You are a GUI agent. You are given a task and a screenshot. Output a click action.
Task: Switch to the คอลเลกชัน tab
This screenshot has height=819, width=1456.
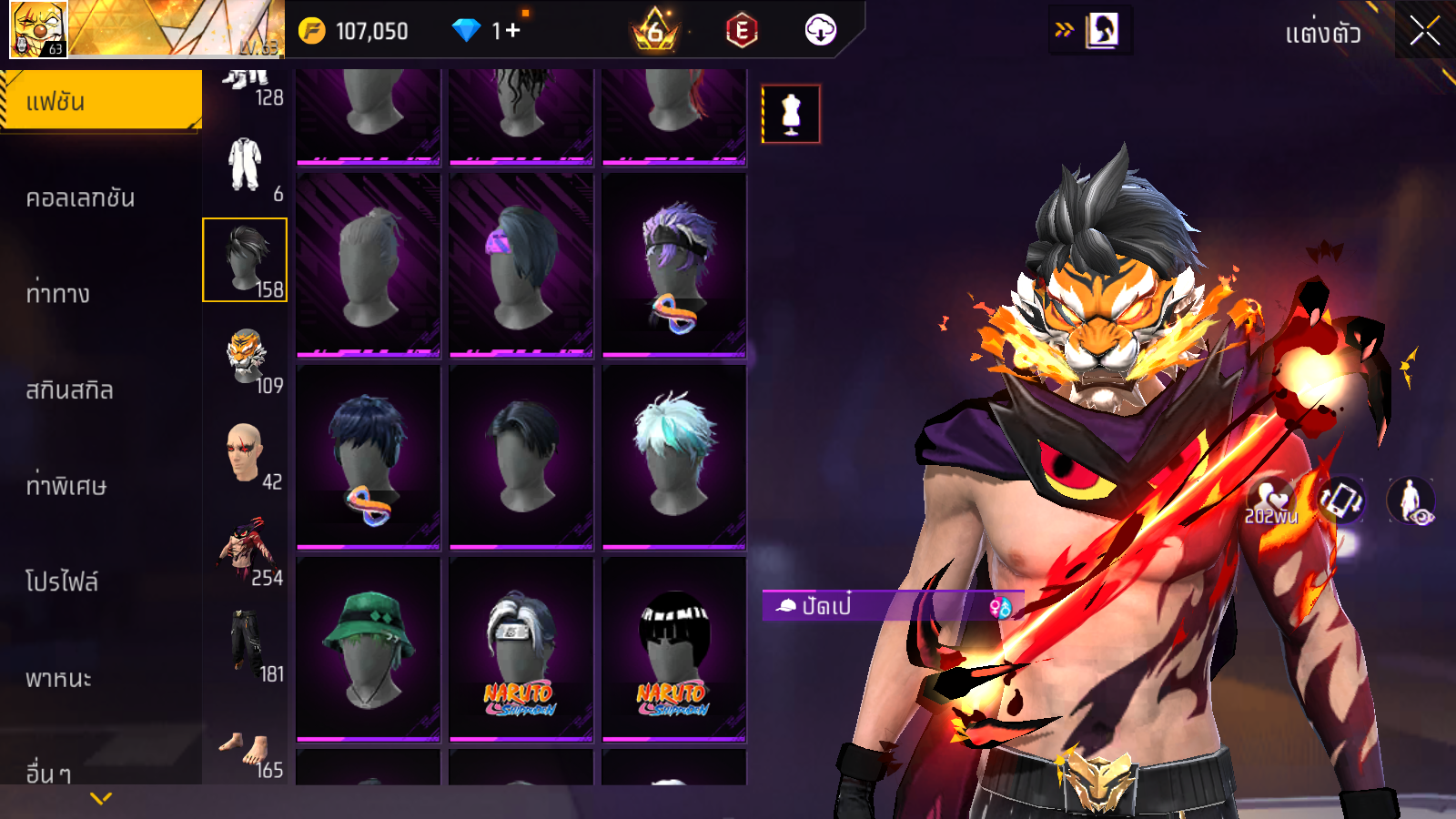point(81,197)
